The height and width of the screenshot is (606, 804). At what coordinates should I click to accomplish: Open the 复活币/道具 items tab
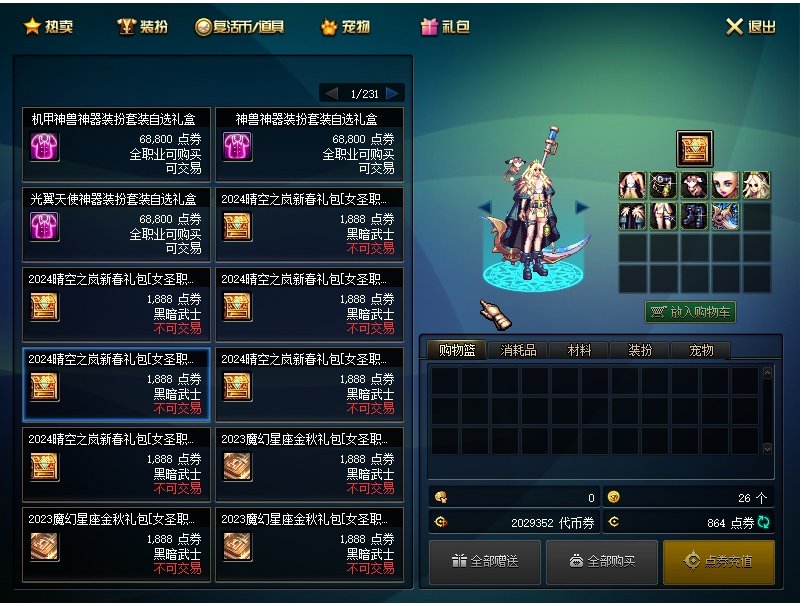[x=240, y=27]
